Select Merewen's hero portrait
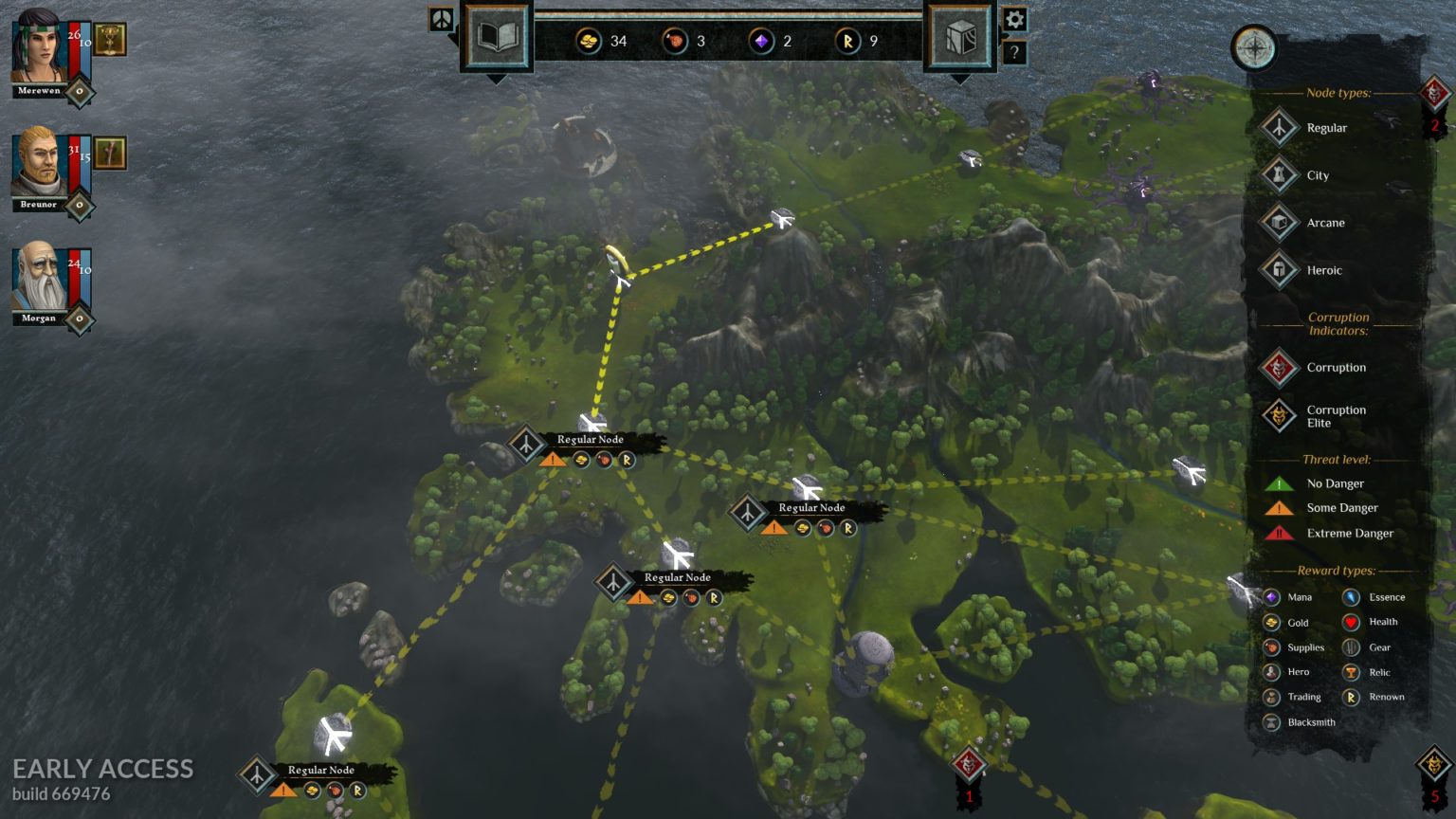 (x=38, y=49)
